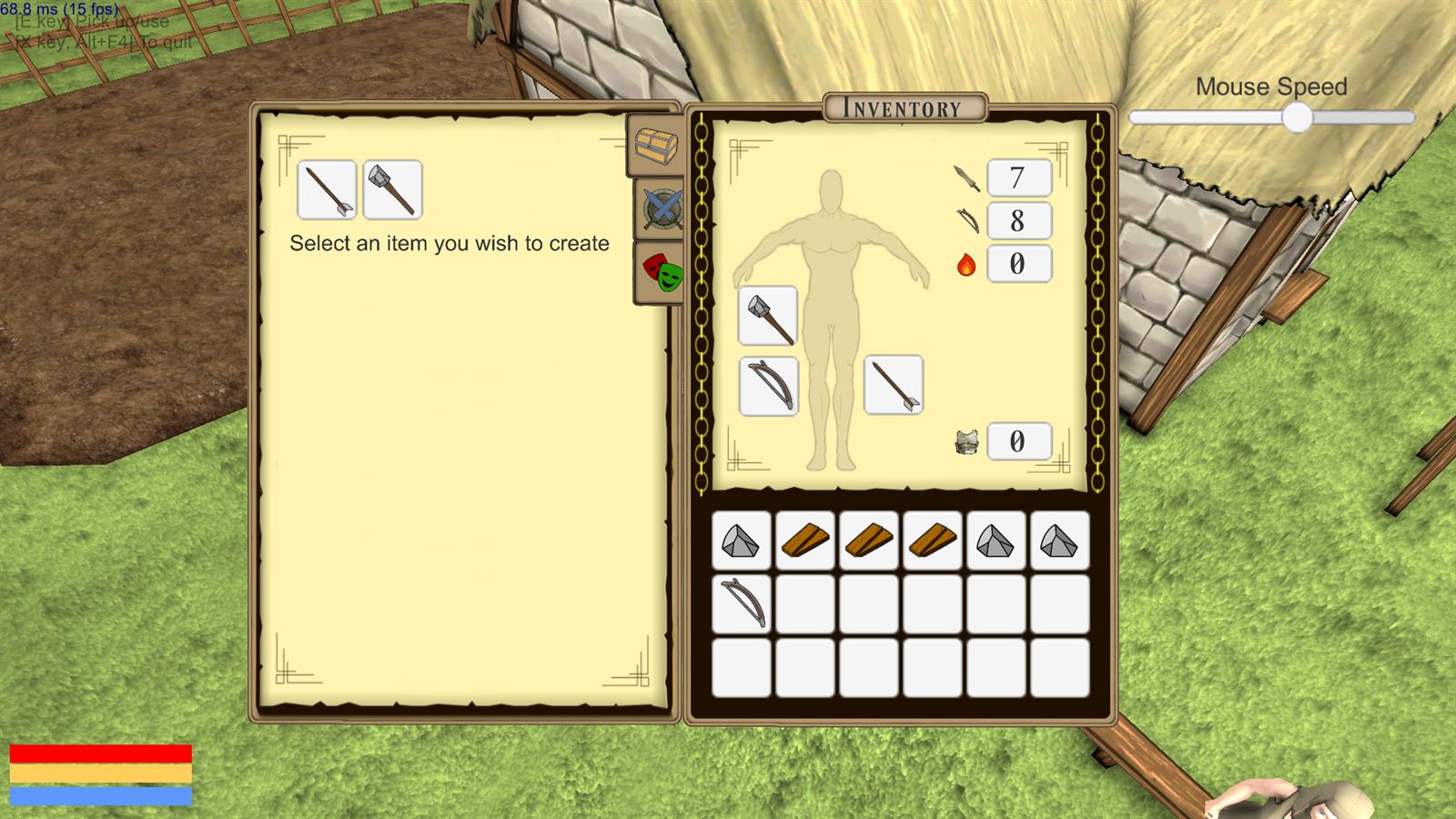The width and height of the screenshot is (1456, 819).
Task: Select the mace crafting recipe
Action: [x=393, y=190]
